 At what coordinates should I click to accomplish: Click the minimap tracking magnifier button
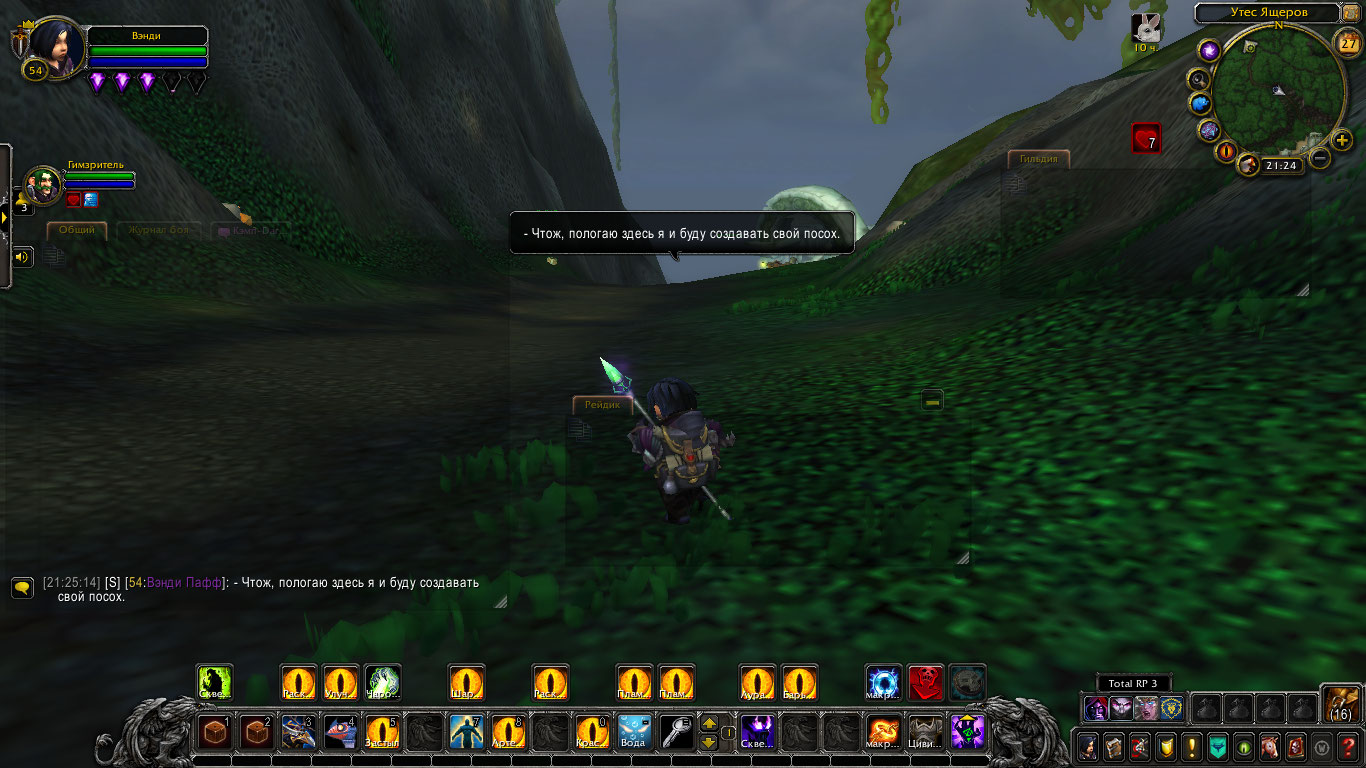tap(1197, 78)
